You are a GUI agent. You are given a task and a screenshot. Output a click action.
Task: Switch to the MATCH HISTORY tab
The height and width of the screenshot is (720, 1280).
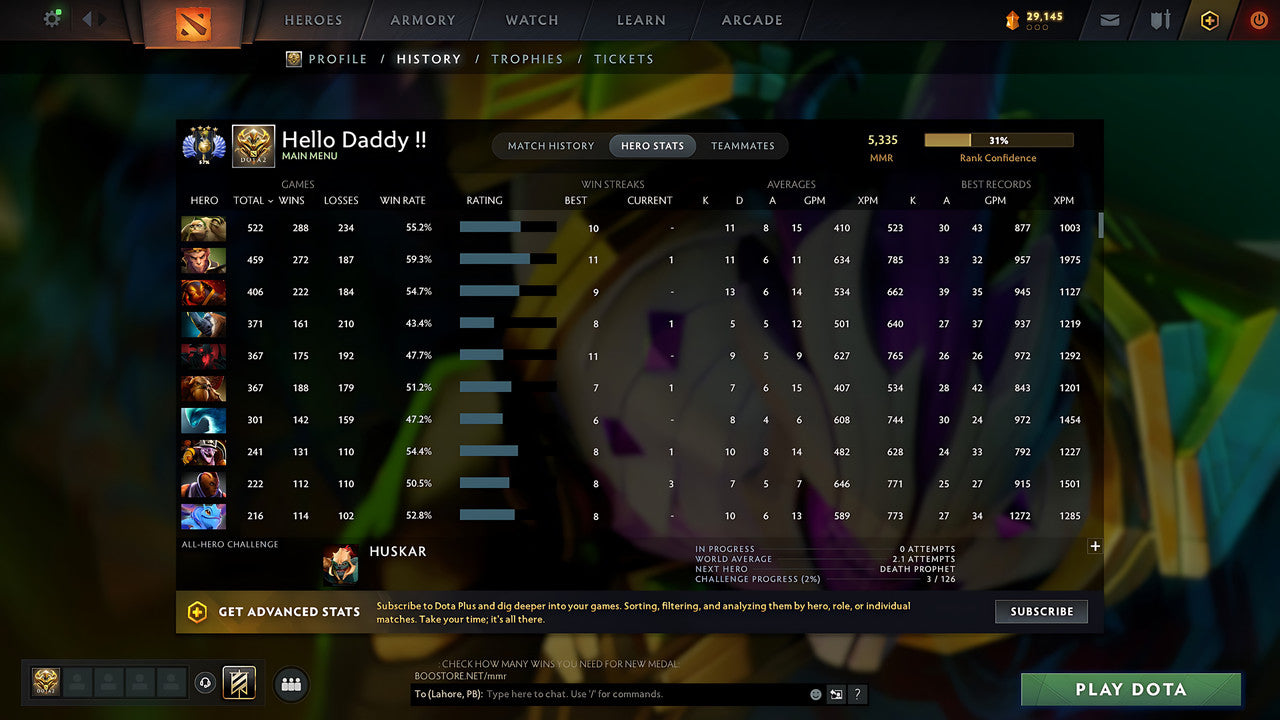point(549,146)
